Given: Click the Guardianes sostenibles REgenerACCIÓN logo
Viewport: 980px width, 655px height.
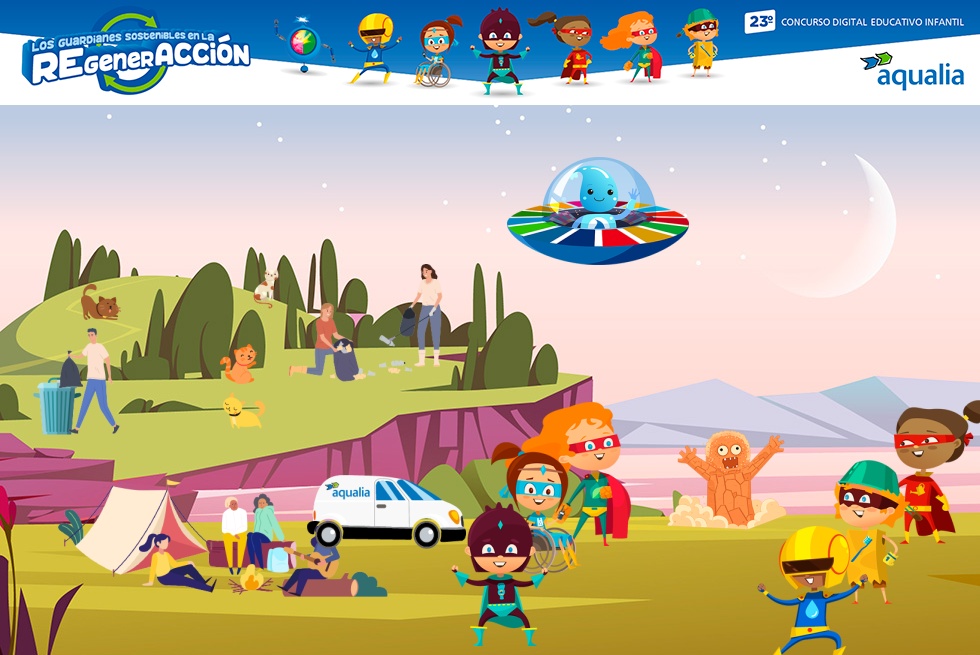Looking at the screenshot, I should [136, 55].
